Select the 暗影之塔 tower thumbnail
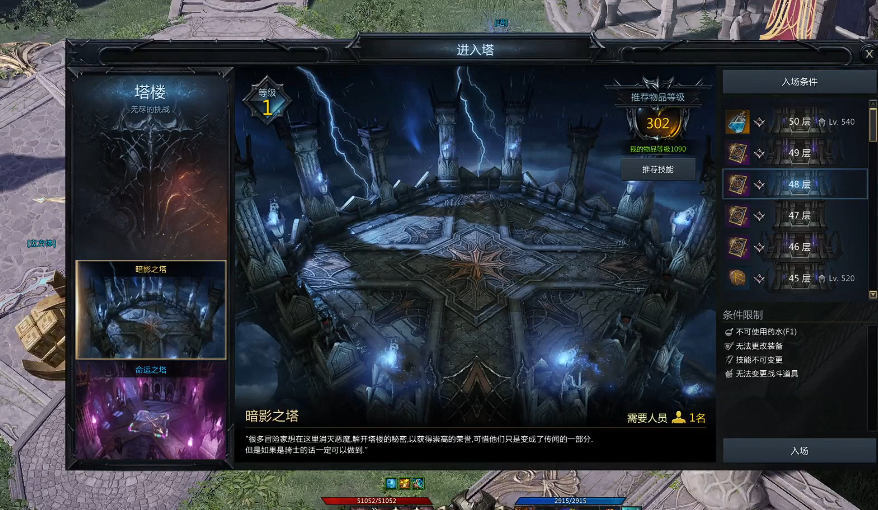Viewport: 878px width, 510px height. pos(151,312)
